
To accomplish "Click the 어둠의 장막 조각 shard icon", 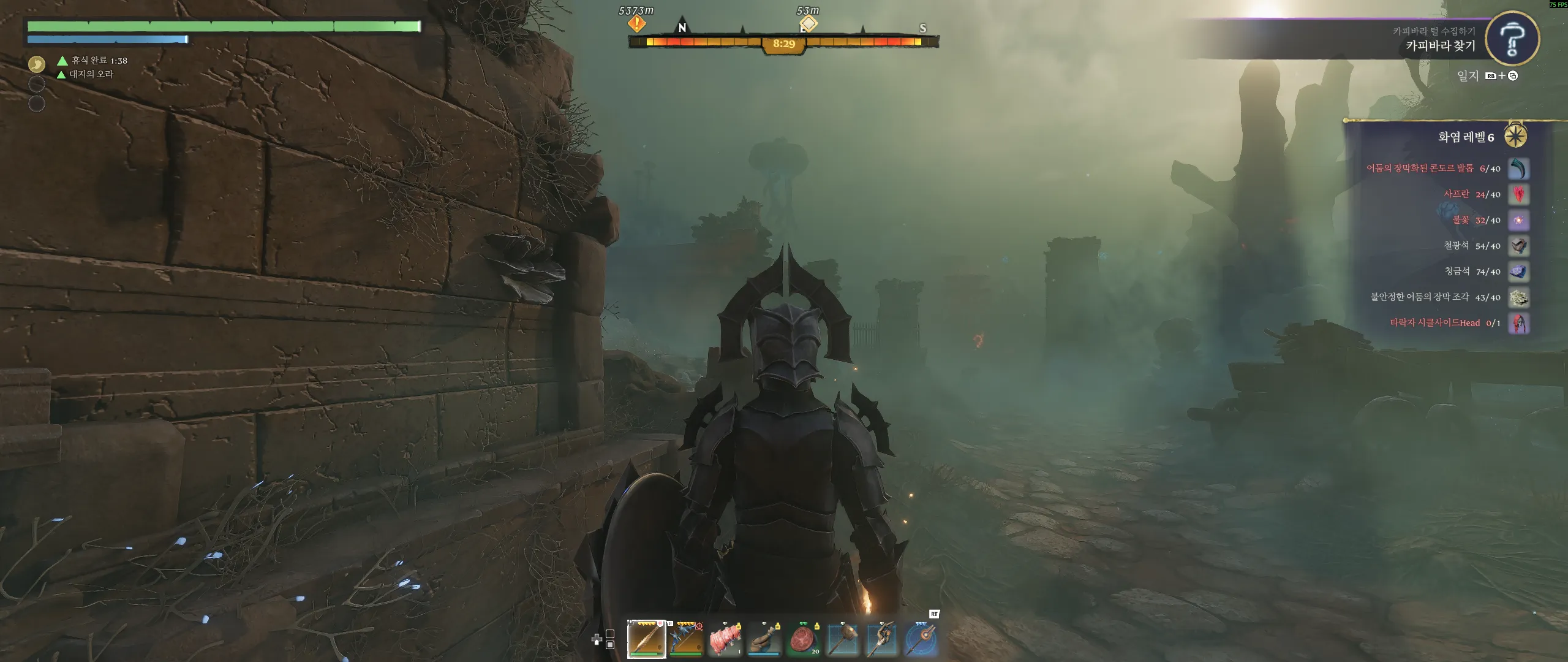I will click(1518, 297).
